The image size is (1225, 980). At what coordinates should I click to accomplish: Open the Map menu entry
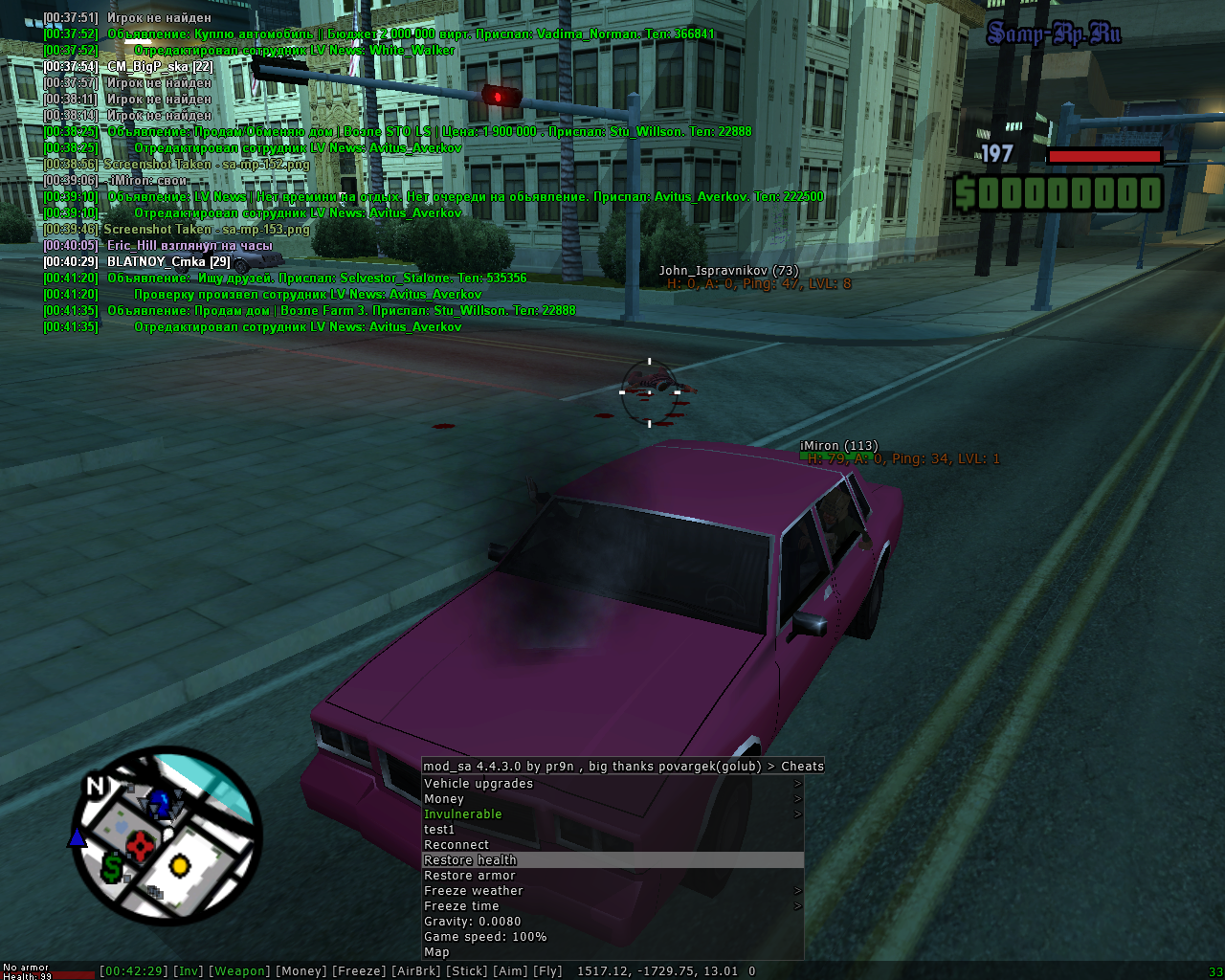(612, 952)
